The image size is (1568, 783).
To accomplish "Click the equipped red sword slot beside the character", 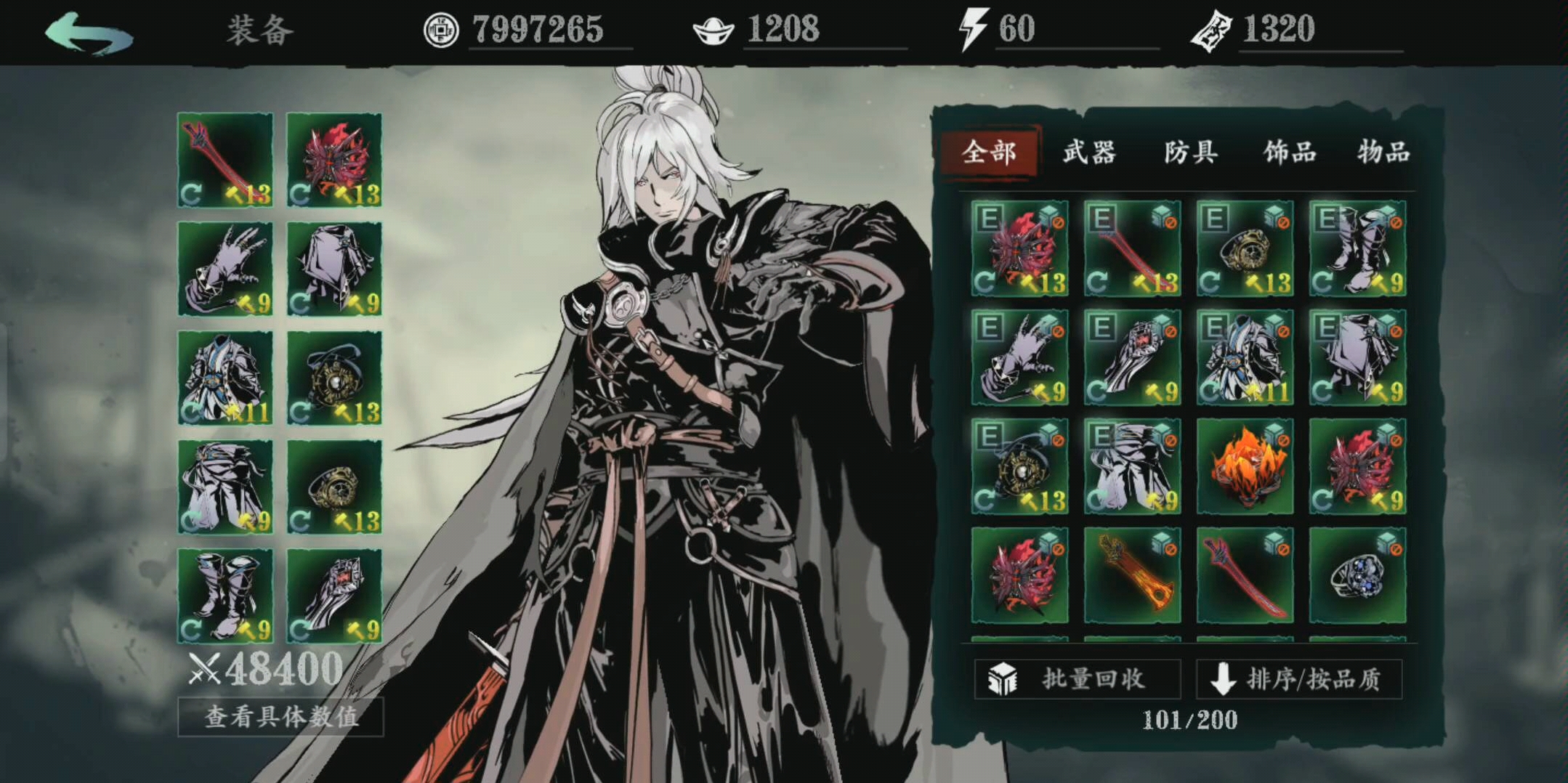I will pyautogui.click(x=225, y=160).
